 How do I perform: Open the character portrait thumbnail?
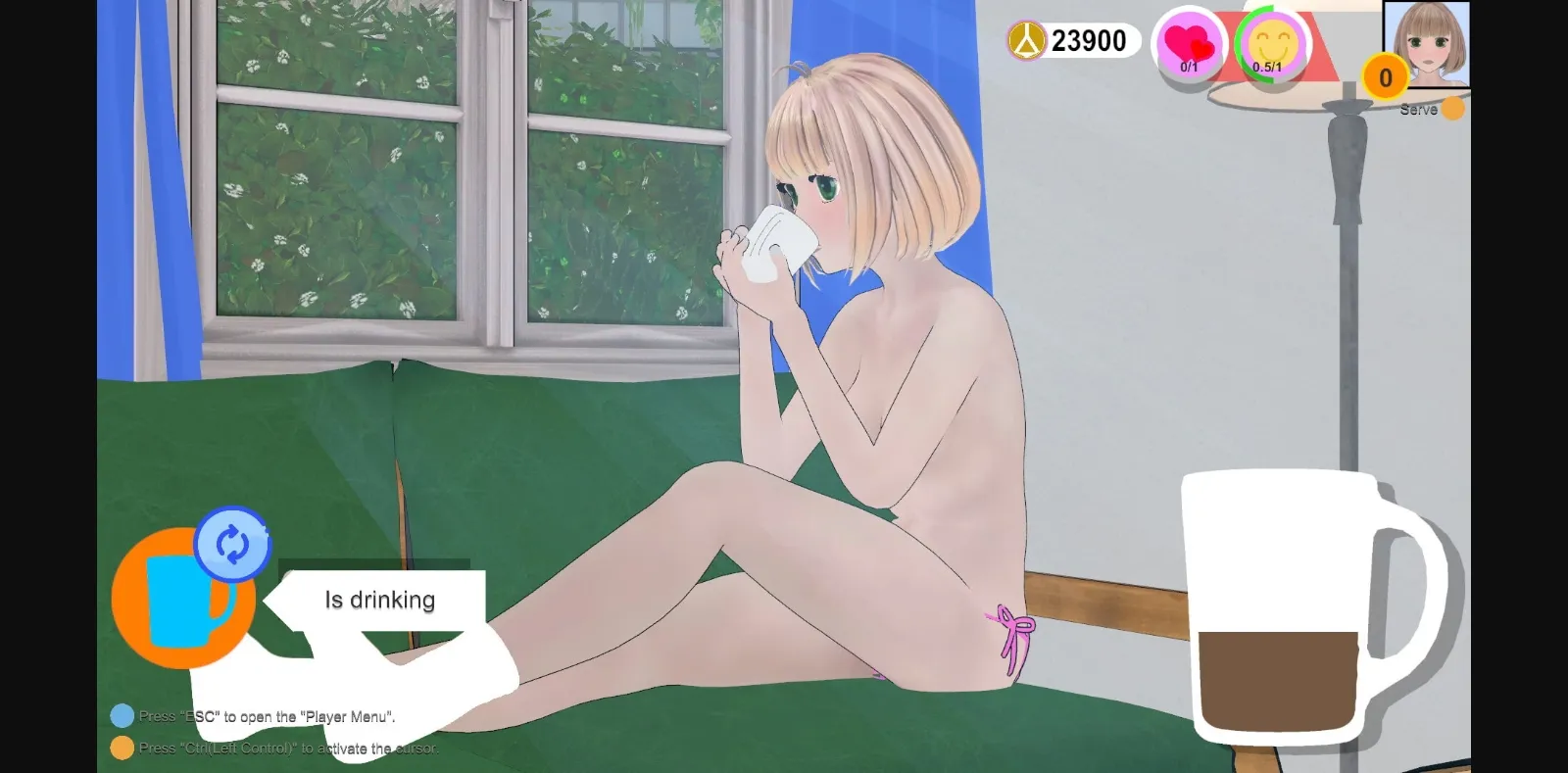pos(1426,41)
